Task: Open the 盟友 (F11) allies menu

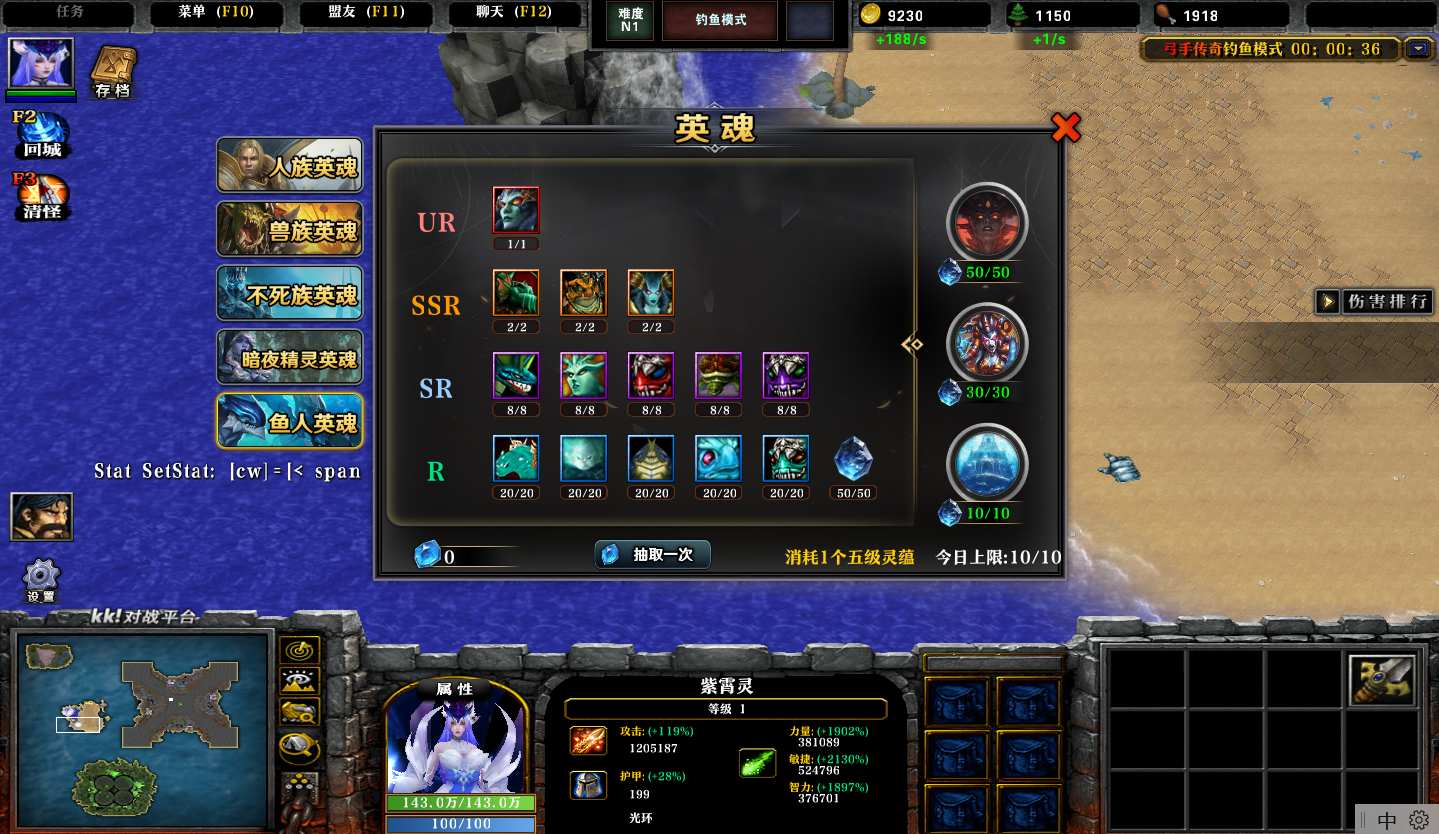Action: point(366,14)
